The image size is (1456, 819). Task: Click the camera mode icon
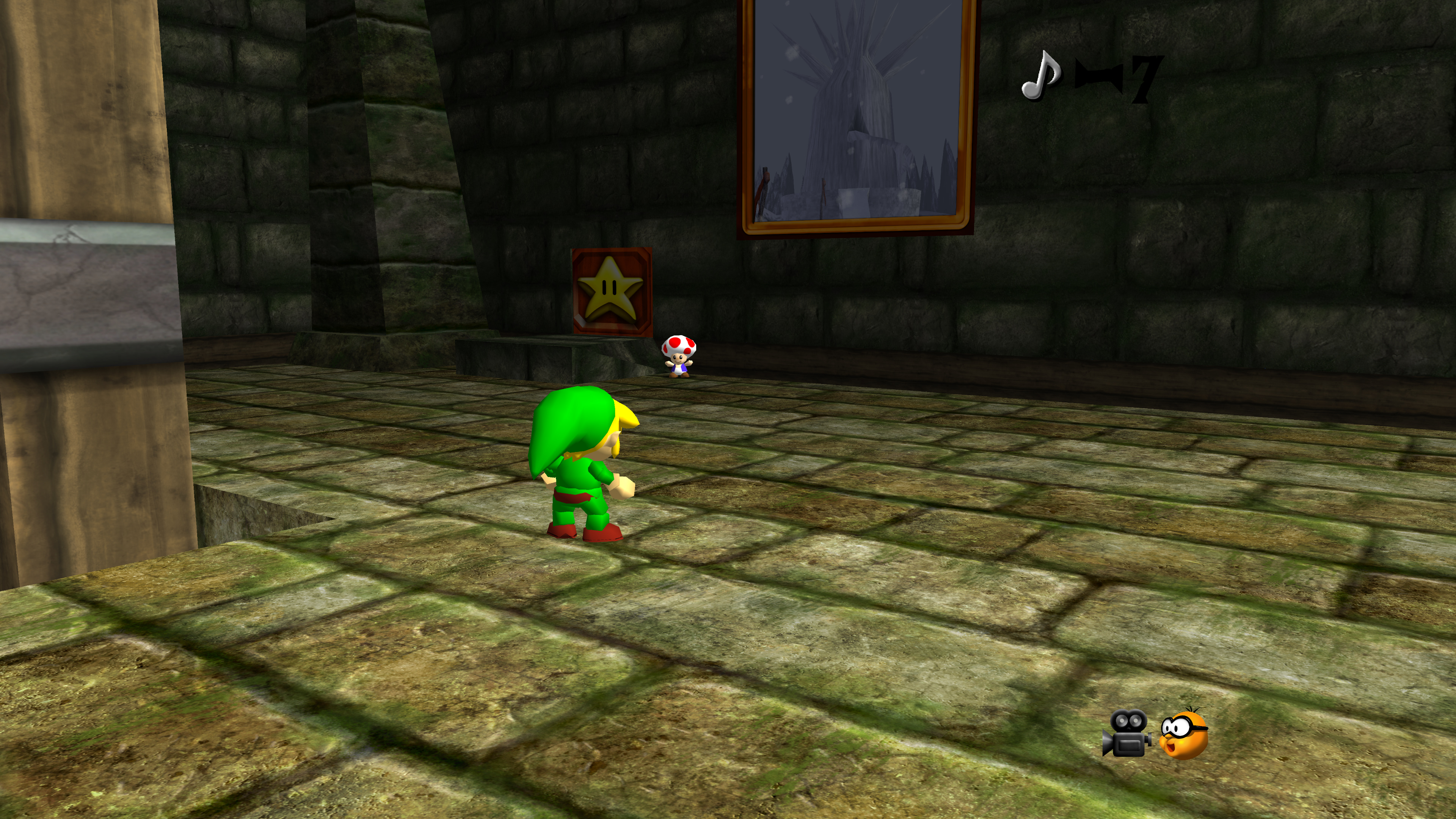point(1126,733)
